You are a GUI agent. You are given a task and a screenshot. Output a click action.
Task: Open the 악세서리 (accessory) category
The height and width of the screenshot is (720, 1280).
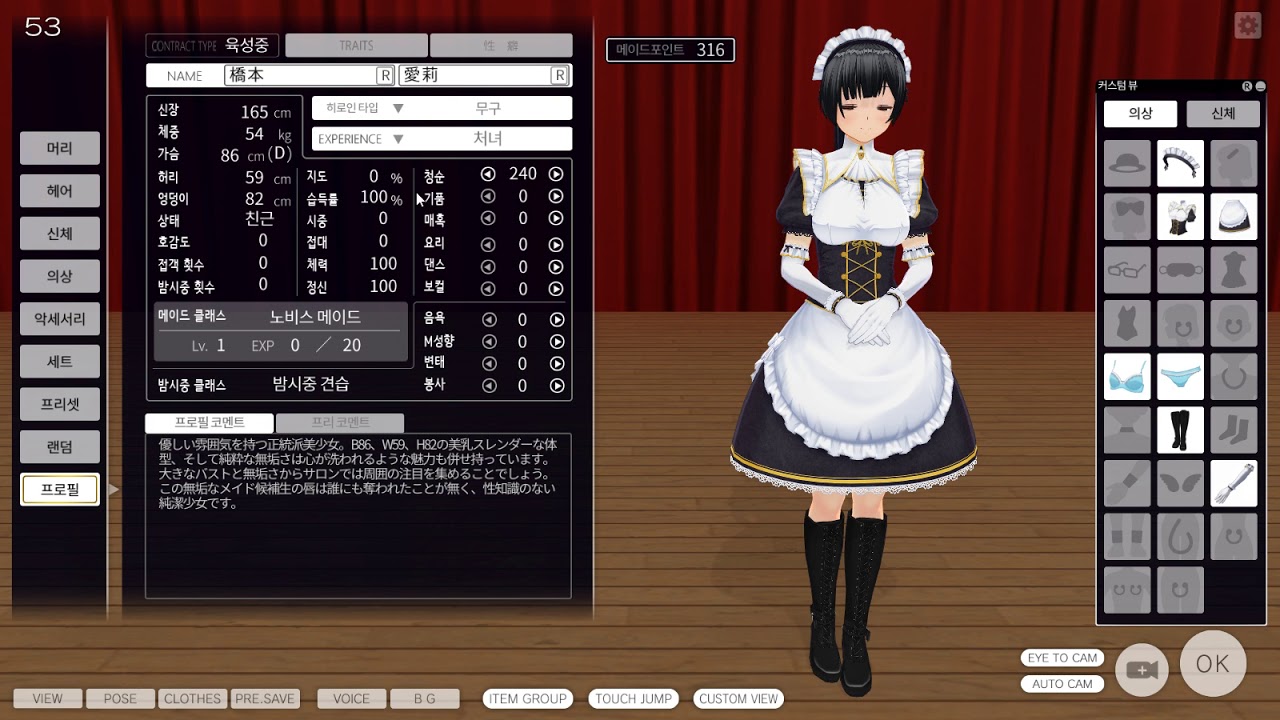pyautogui.click(x=60, y=319)
